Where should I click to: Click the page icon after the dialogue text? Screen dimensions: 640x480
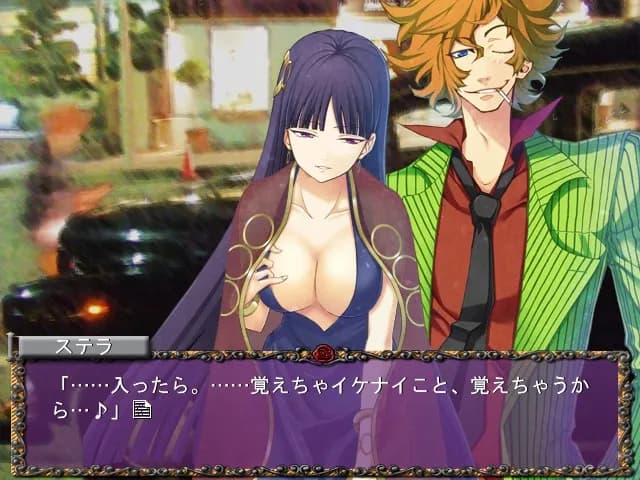(x=141, y=408)
